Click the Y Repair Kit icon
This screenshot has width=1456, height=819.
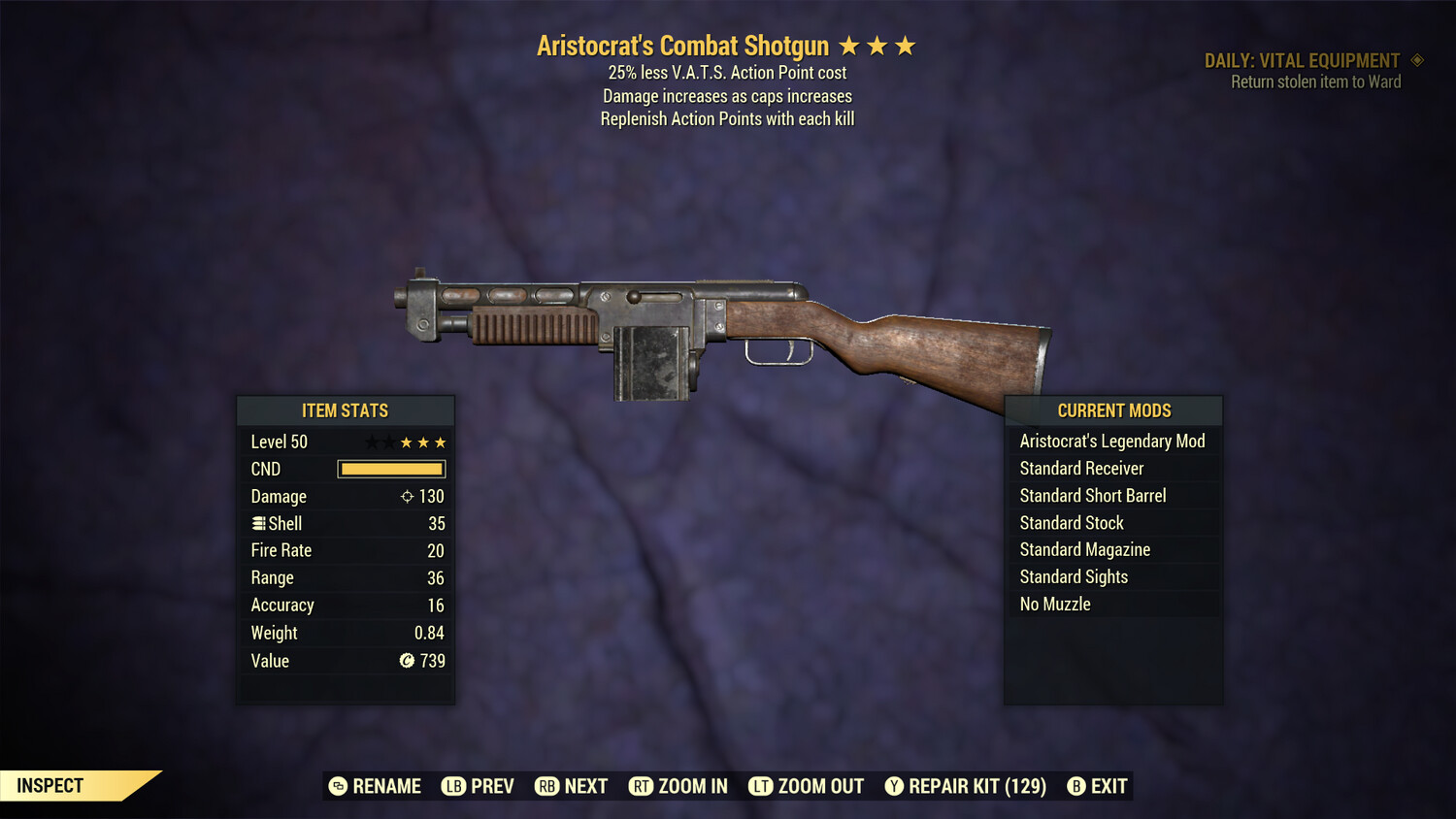tap(894, 786)
